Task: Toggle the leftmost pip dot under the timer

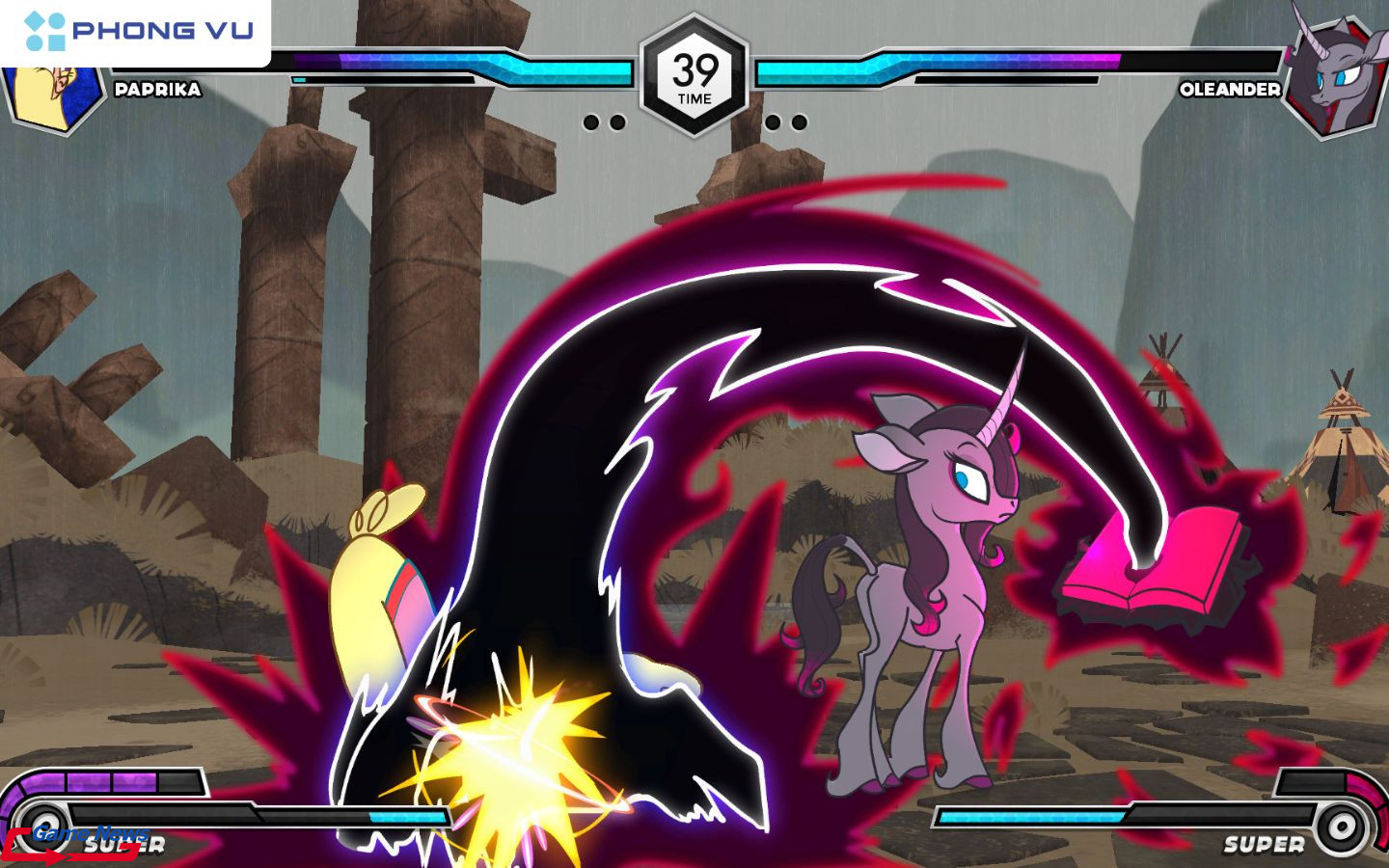Action: coord(592,121)
